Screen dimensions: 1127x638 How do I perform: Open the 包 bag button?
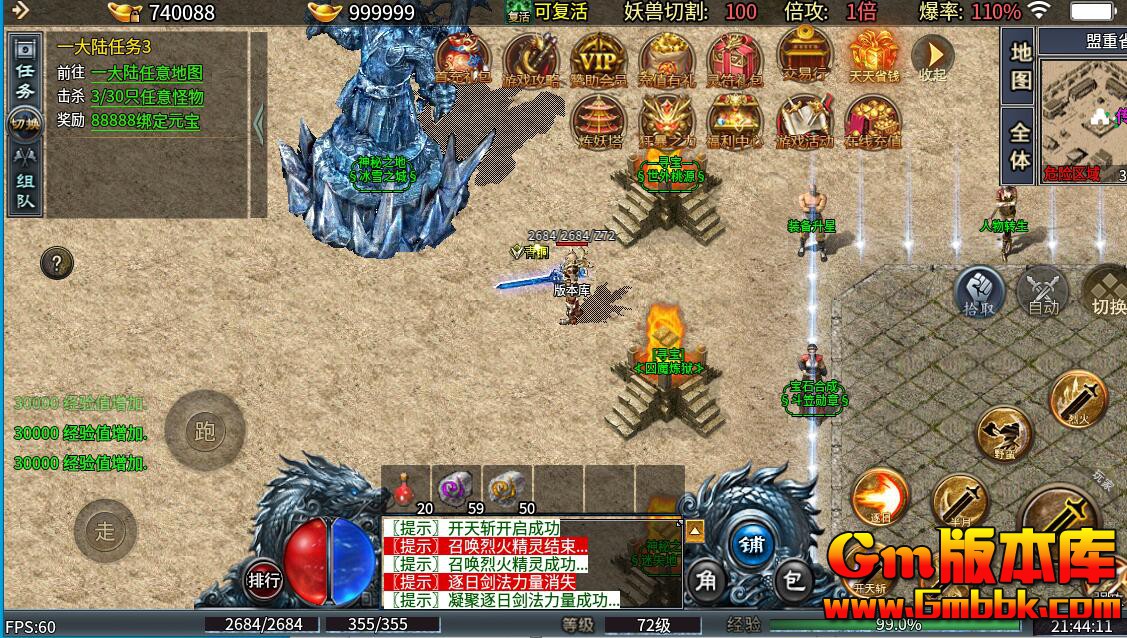793,579
